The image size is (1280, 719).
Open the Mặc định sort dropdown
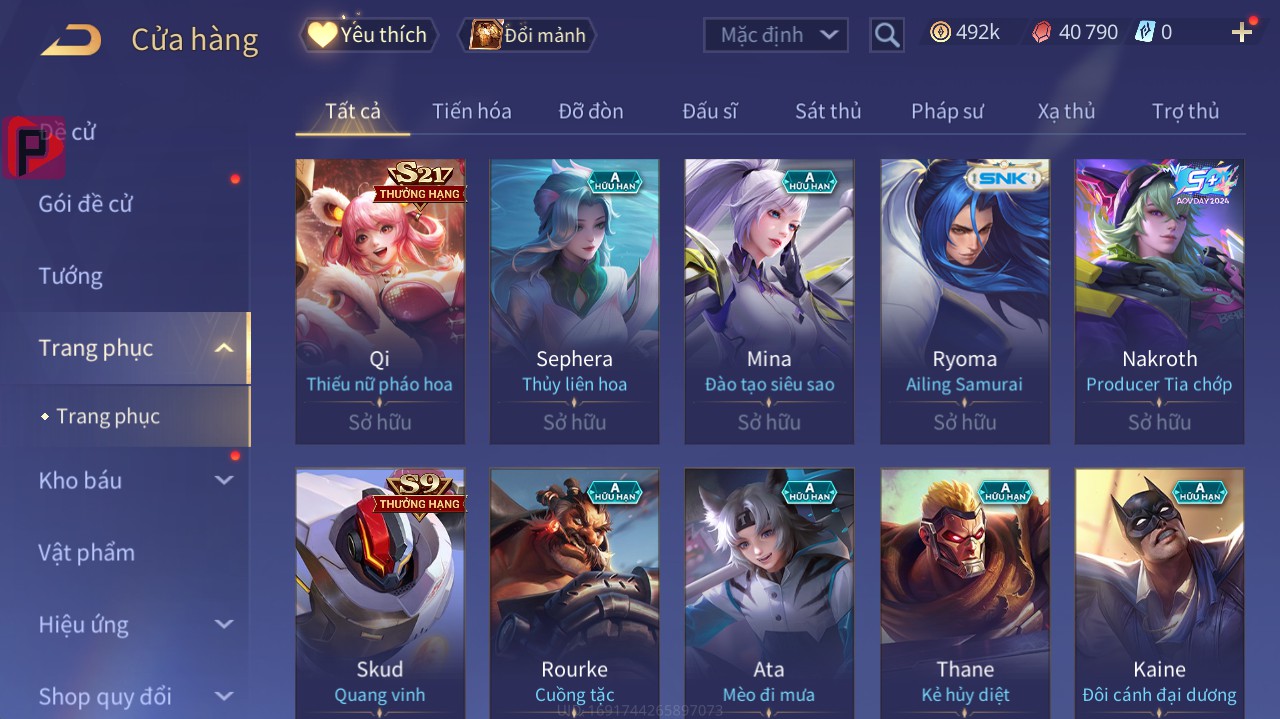(x=775, y=35)
